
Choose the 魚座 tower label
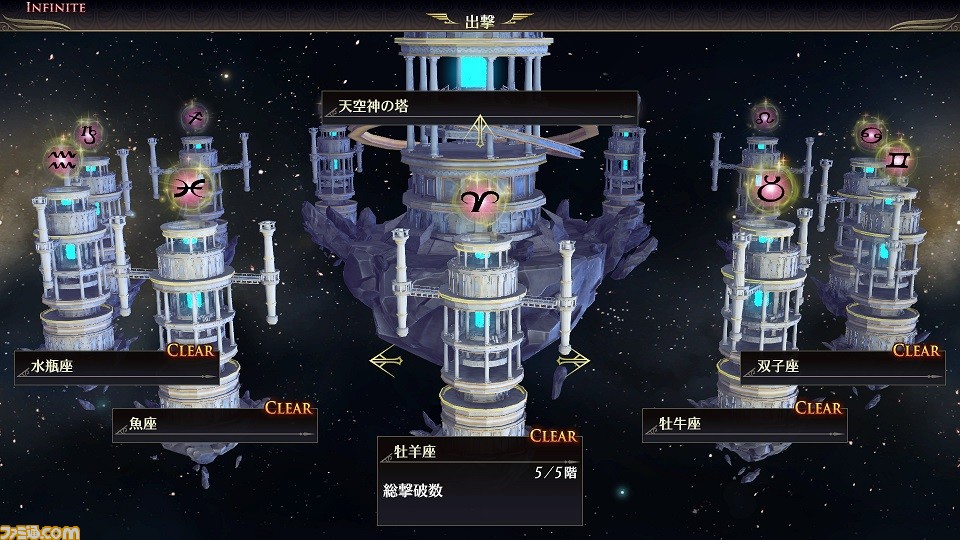[214, 424]
